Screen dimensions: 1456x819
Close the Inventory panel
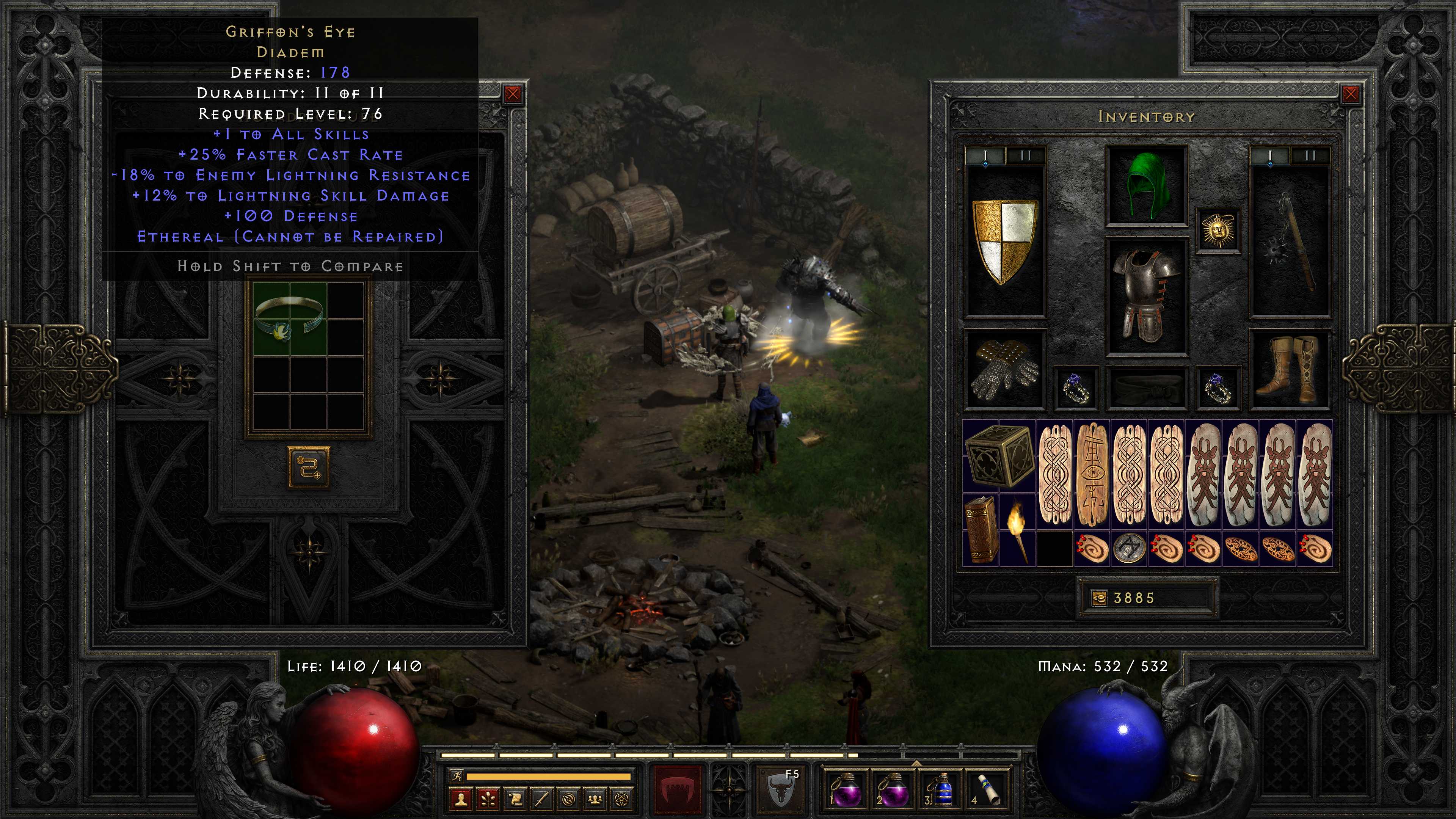(1350, 94)
